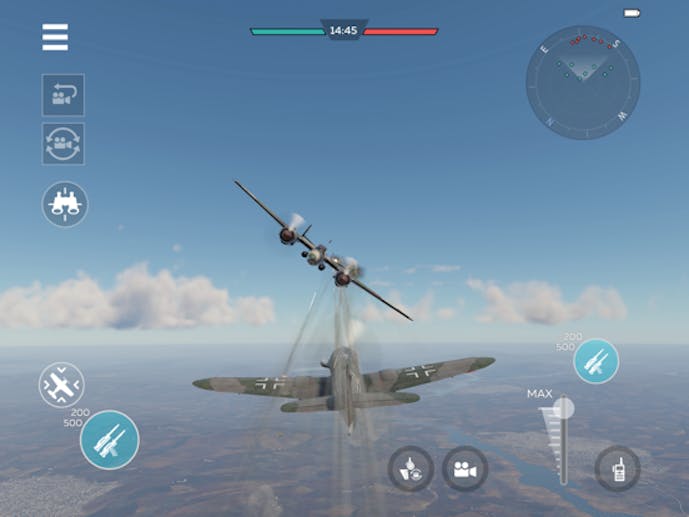Open the radio communication button
Viewport: 689px width, 517px height.
[x=617, y=468]
